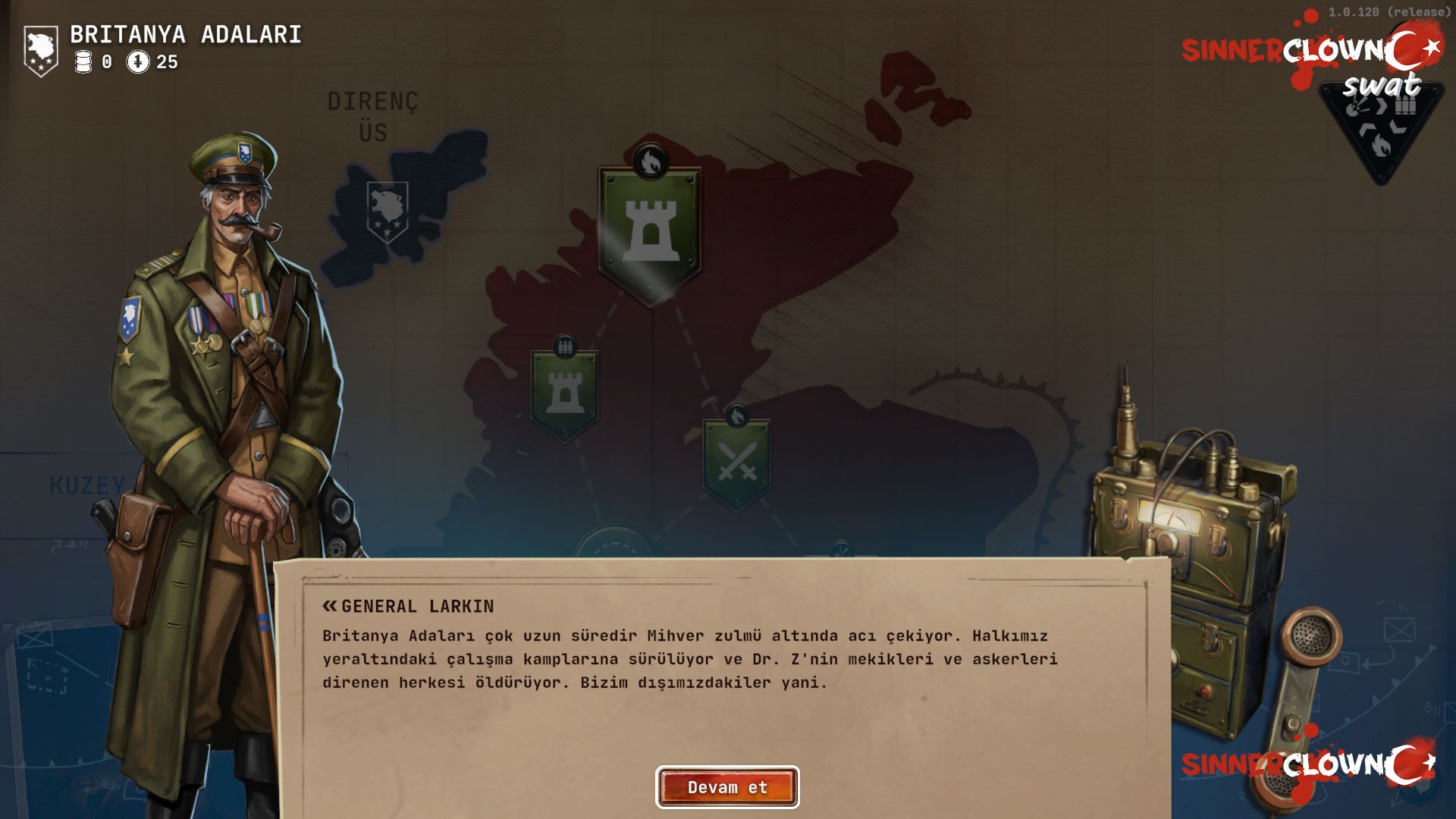Continue dialogue with the Devam et button

pyautogui.click(x=727, y=787)
